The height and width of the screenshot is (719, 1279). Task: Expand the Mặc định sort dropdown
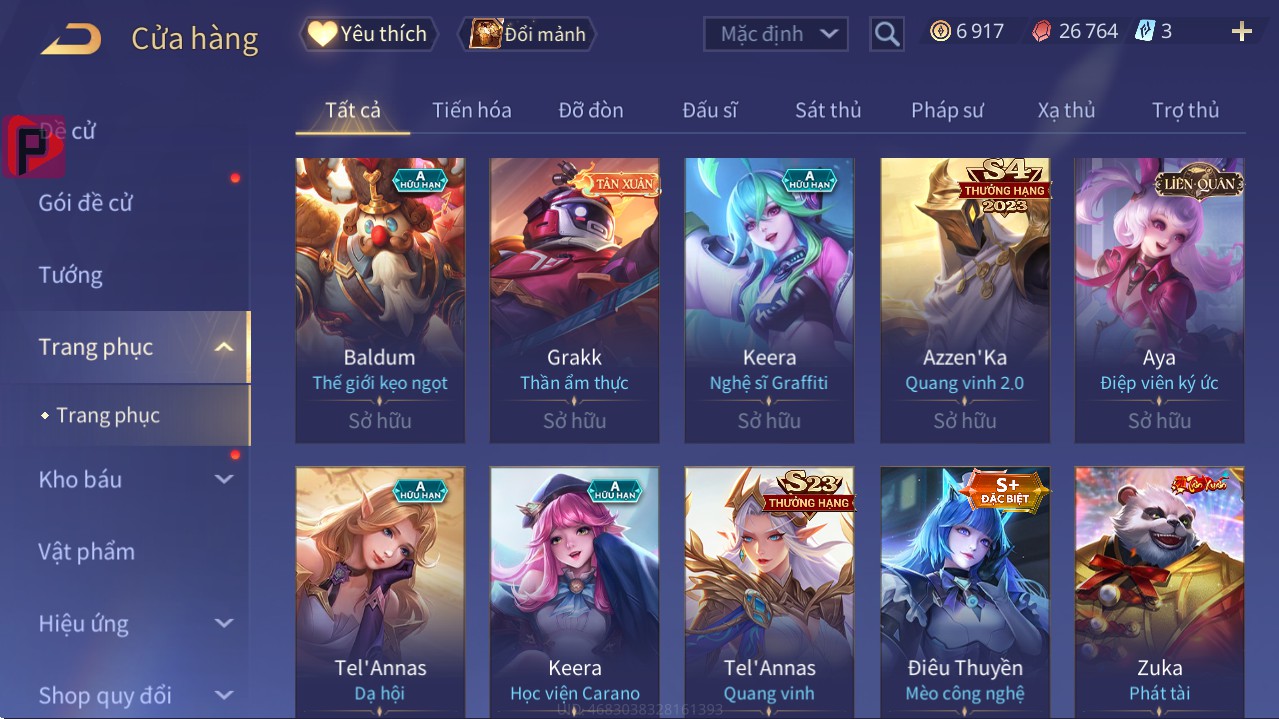coord(776,34)
